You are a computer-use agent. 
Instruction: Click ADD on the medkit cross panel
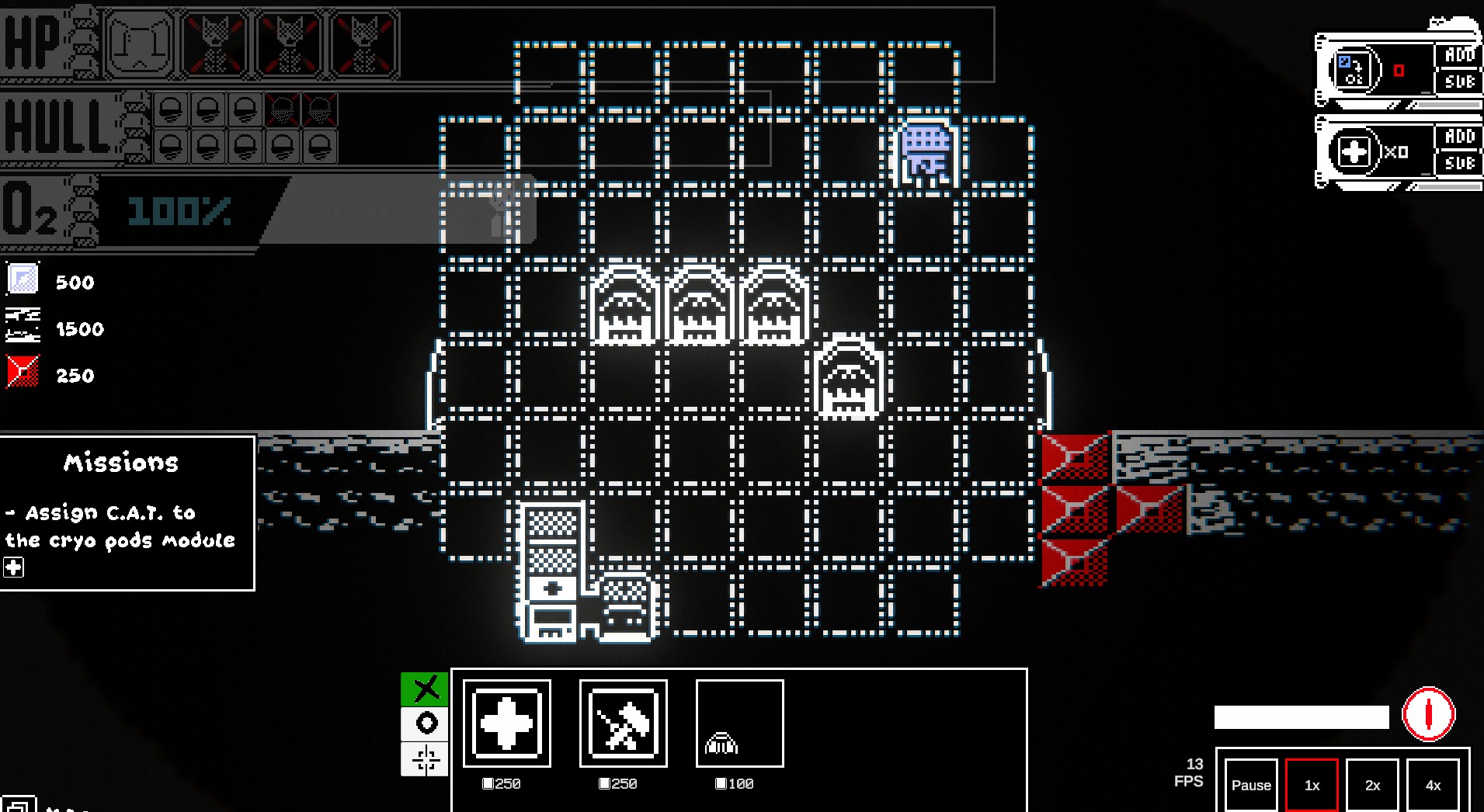point(1458,137)
